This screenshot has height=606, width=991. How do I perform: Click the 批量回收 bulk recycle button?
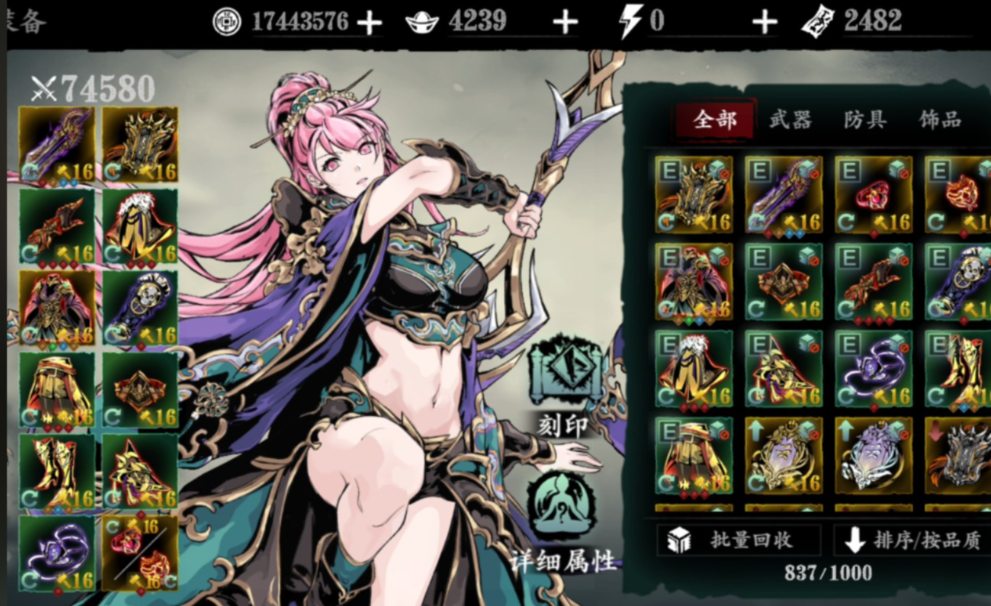(x=735, y=540)
